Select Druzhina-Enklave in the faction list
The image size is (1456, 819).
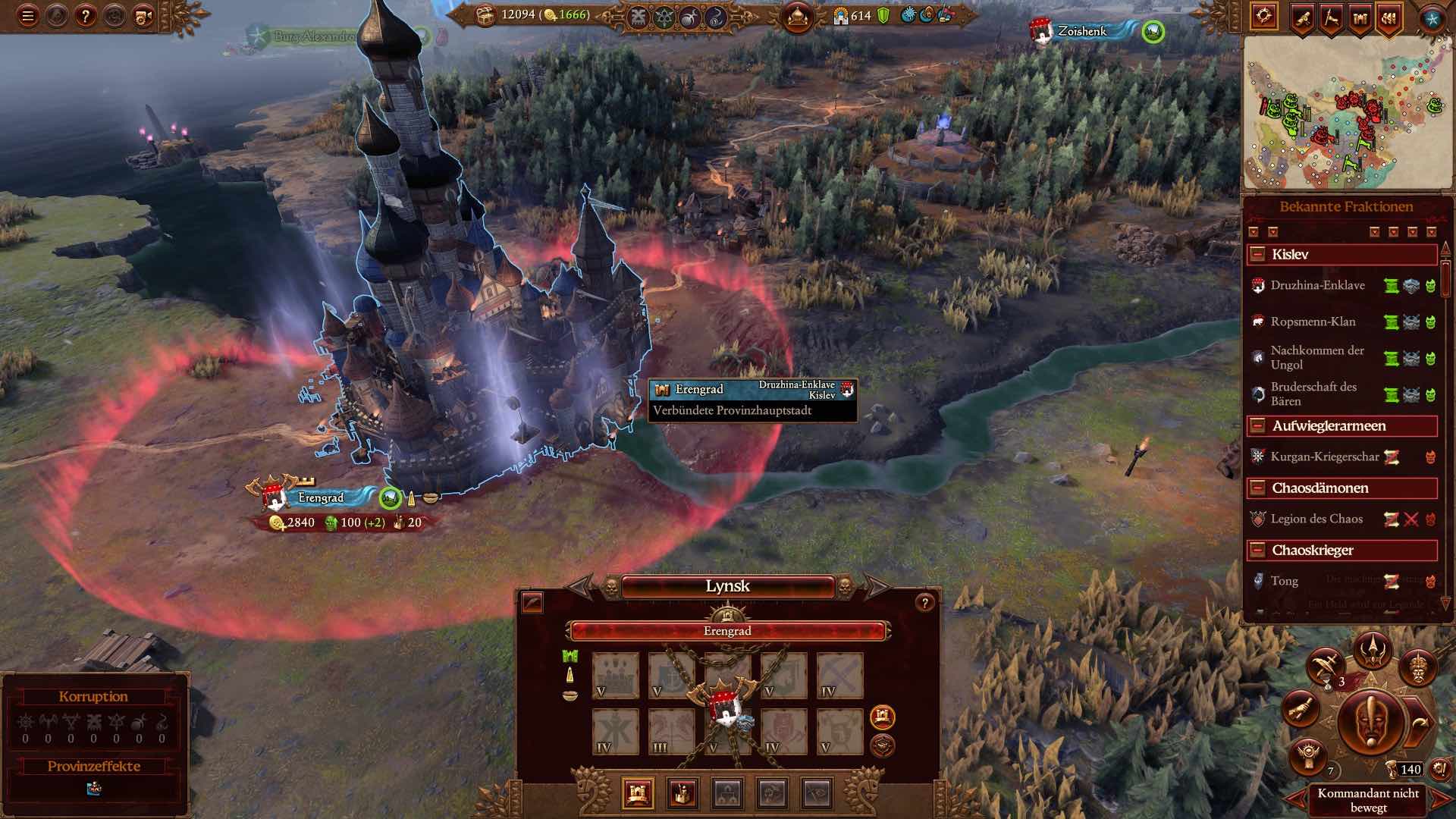point(1317,286)
